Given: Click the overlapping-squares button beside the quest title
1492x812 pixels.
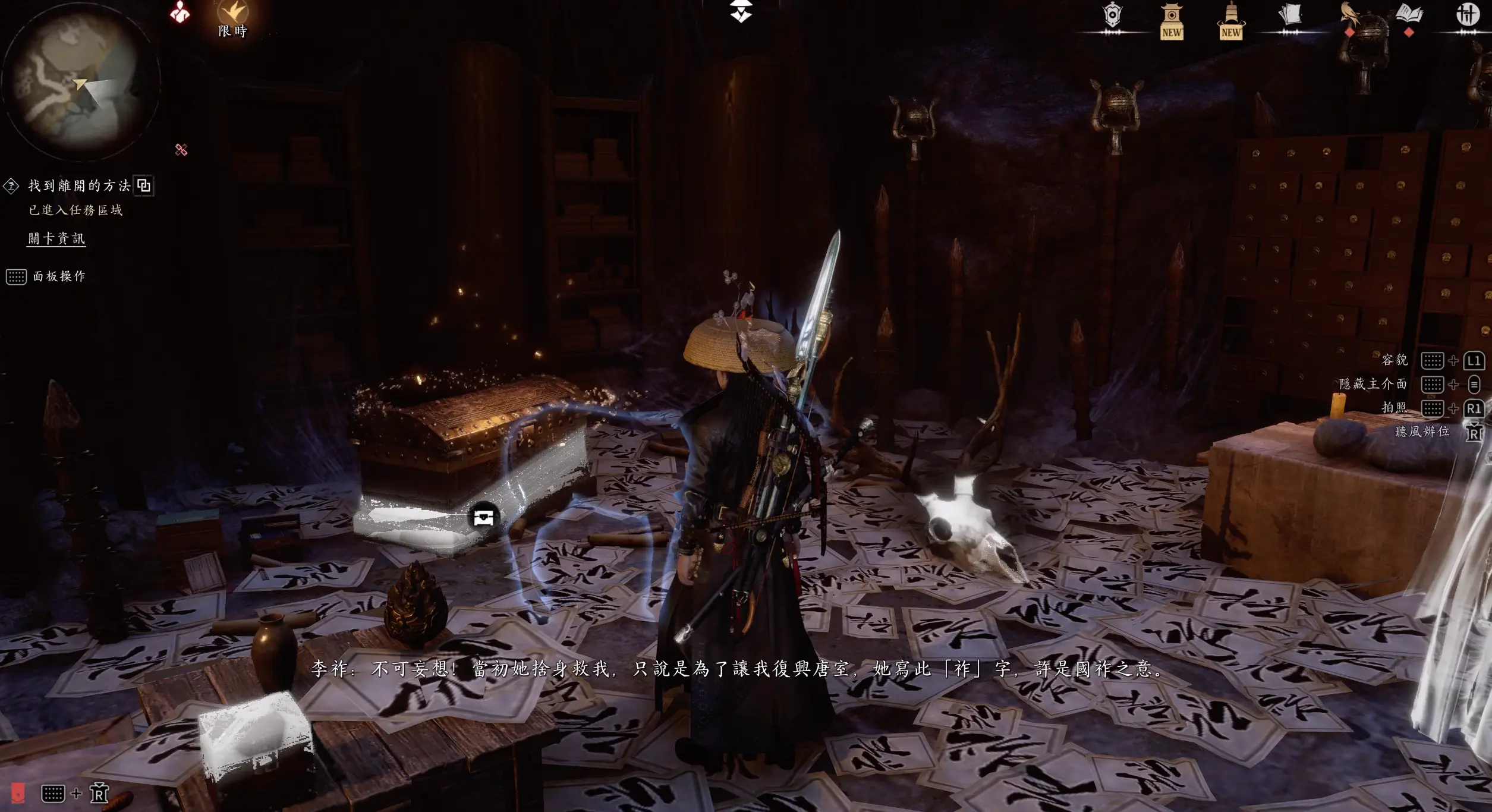Looking at the screenshot, I should [x=144, y=185].
